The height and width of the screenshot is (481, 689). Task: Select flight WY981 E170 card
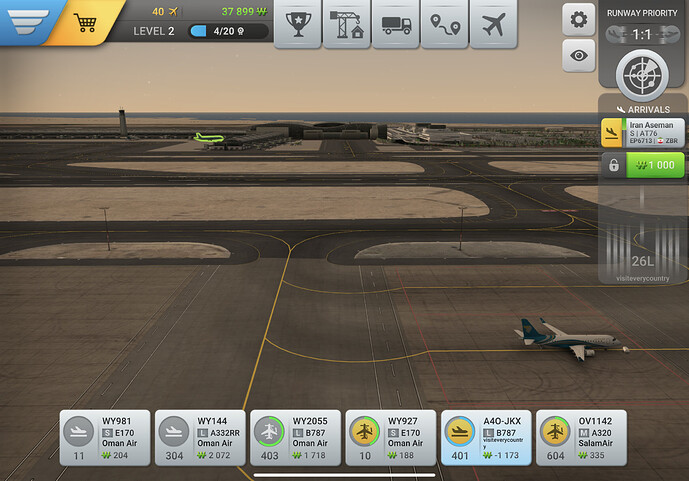coord(105,437)
